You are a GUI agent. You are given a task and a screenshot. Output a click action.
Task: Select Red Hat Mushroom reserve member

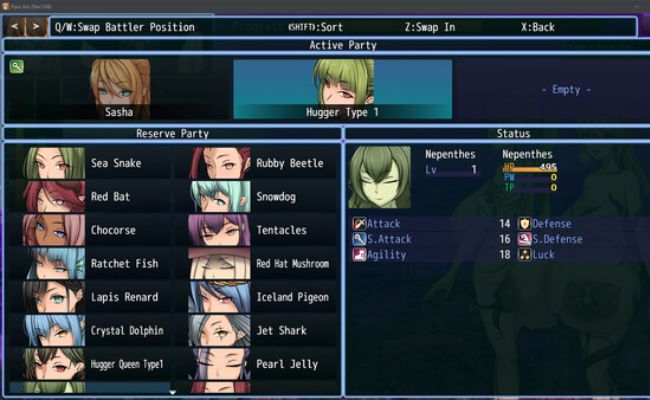coord(262,264)
